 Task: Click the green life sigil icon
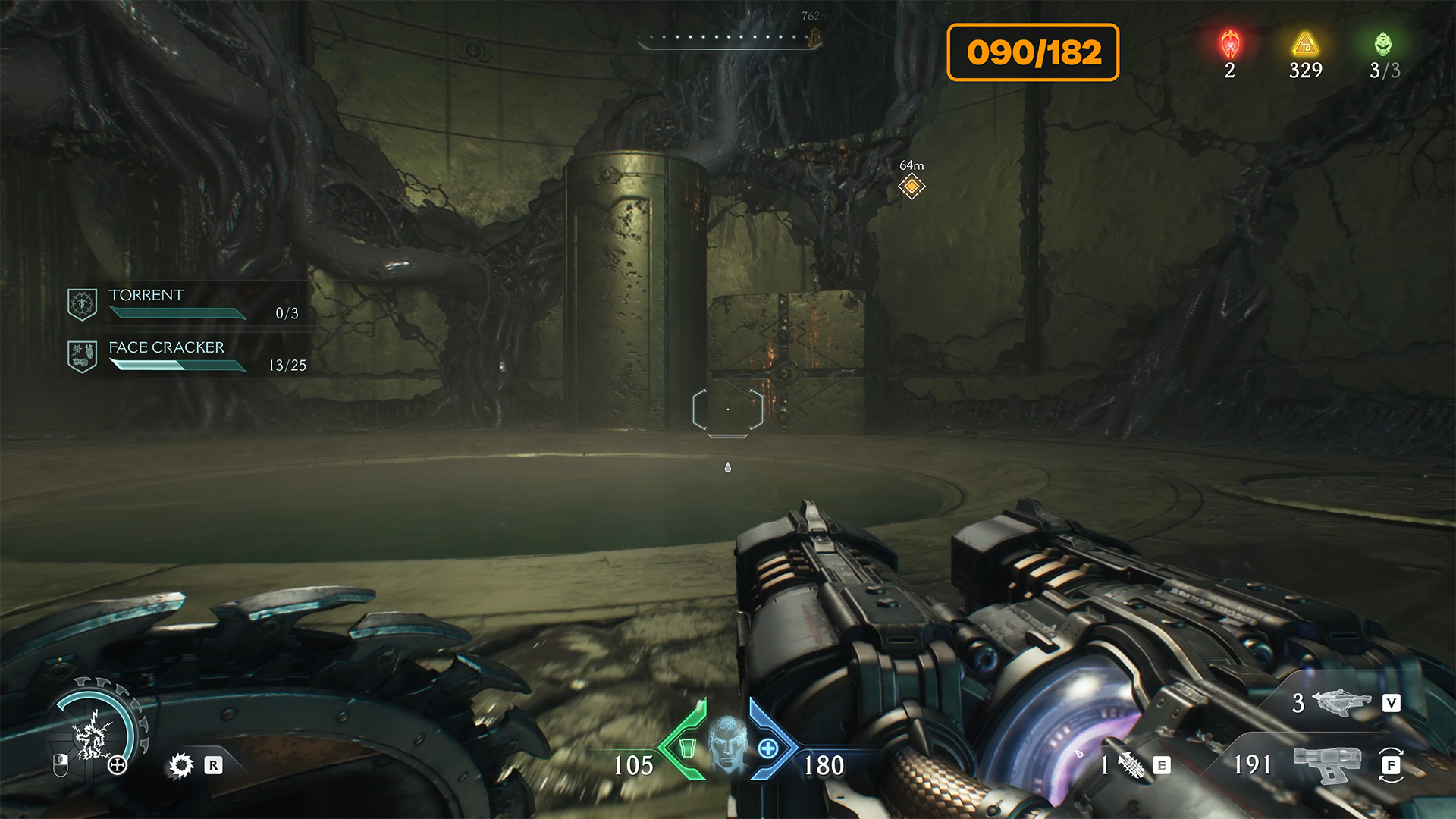pyautogui.click(x=1383, y=45)
